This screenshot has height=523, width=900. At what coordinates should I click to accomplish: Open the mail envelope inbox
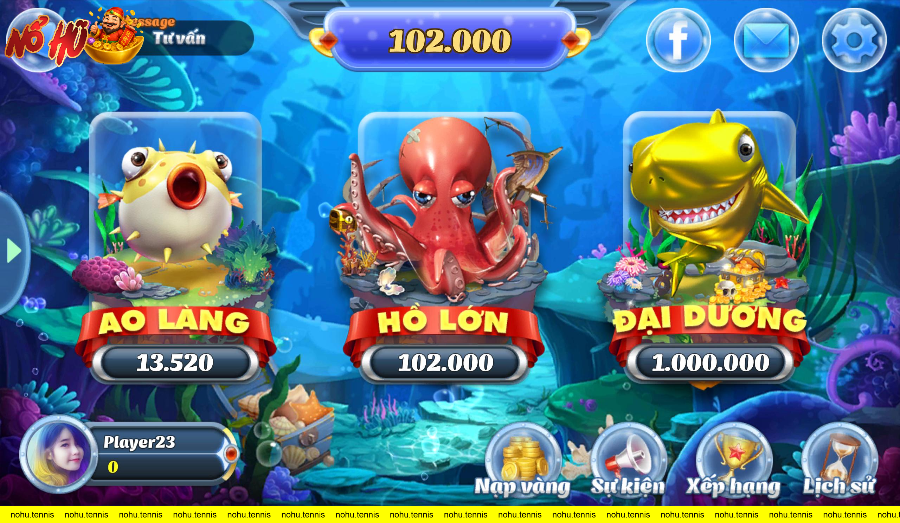tap(765, 41)
